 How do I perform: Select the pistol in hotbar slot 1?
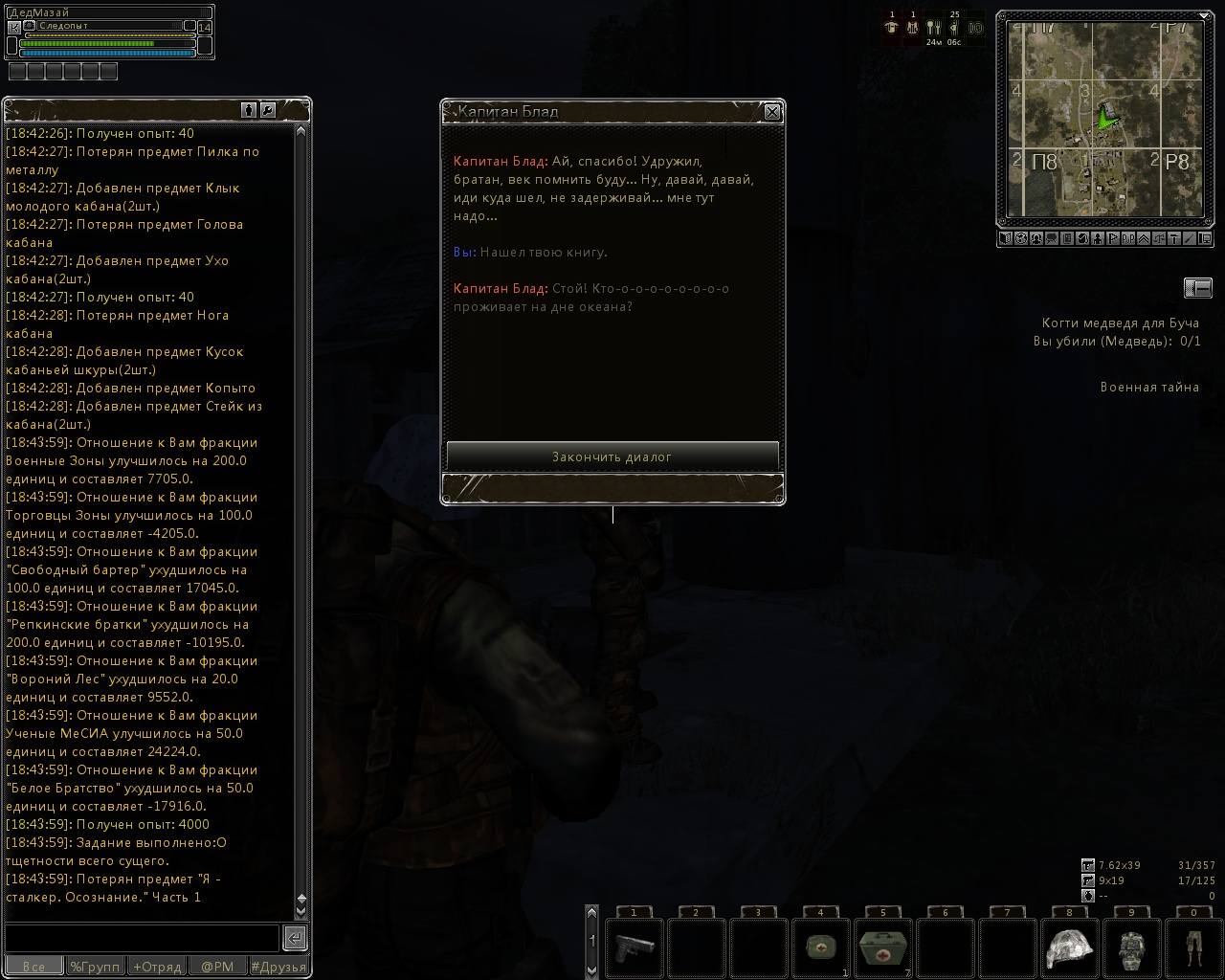pos(634,947)
